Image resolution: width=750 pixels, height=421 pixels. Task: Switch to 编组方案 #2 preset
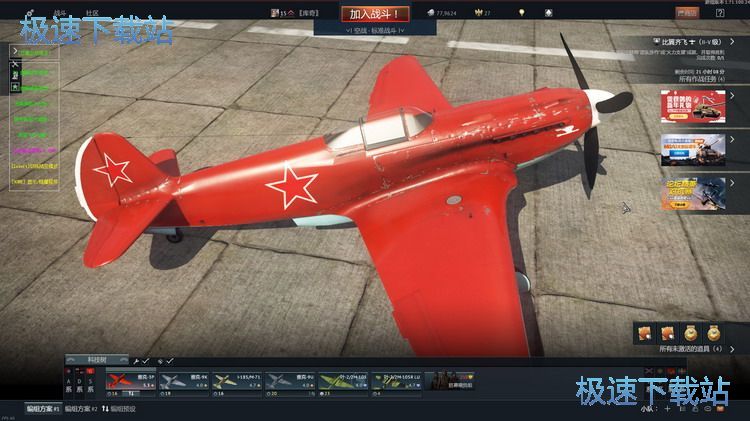click(x=81, y=408)
